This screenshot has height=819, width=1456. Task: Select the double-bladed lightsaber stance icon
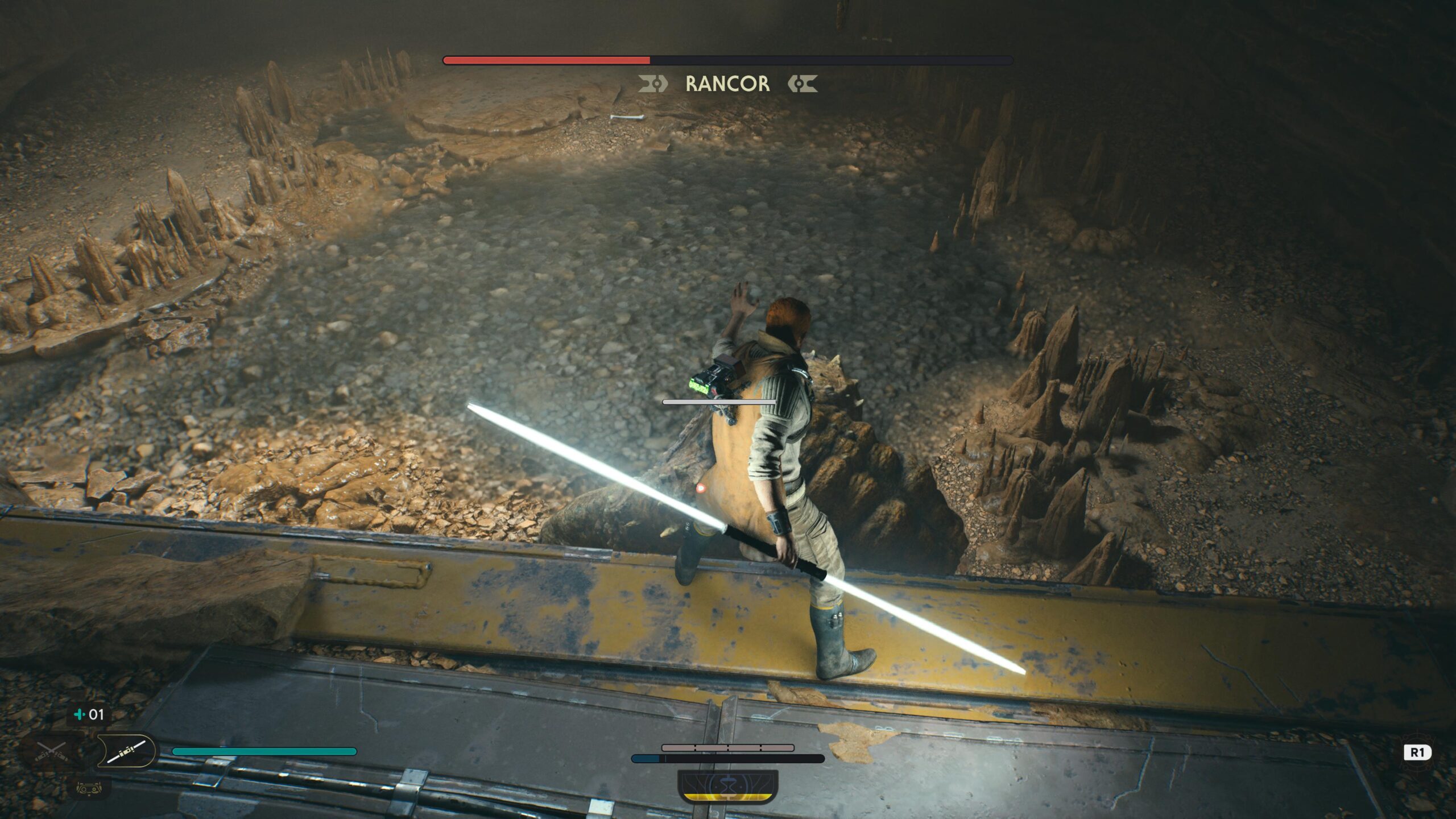pos(126,750)
